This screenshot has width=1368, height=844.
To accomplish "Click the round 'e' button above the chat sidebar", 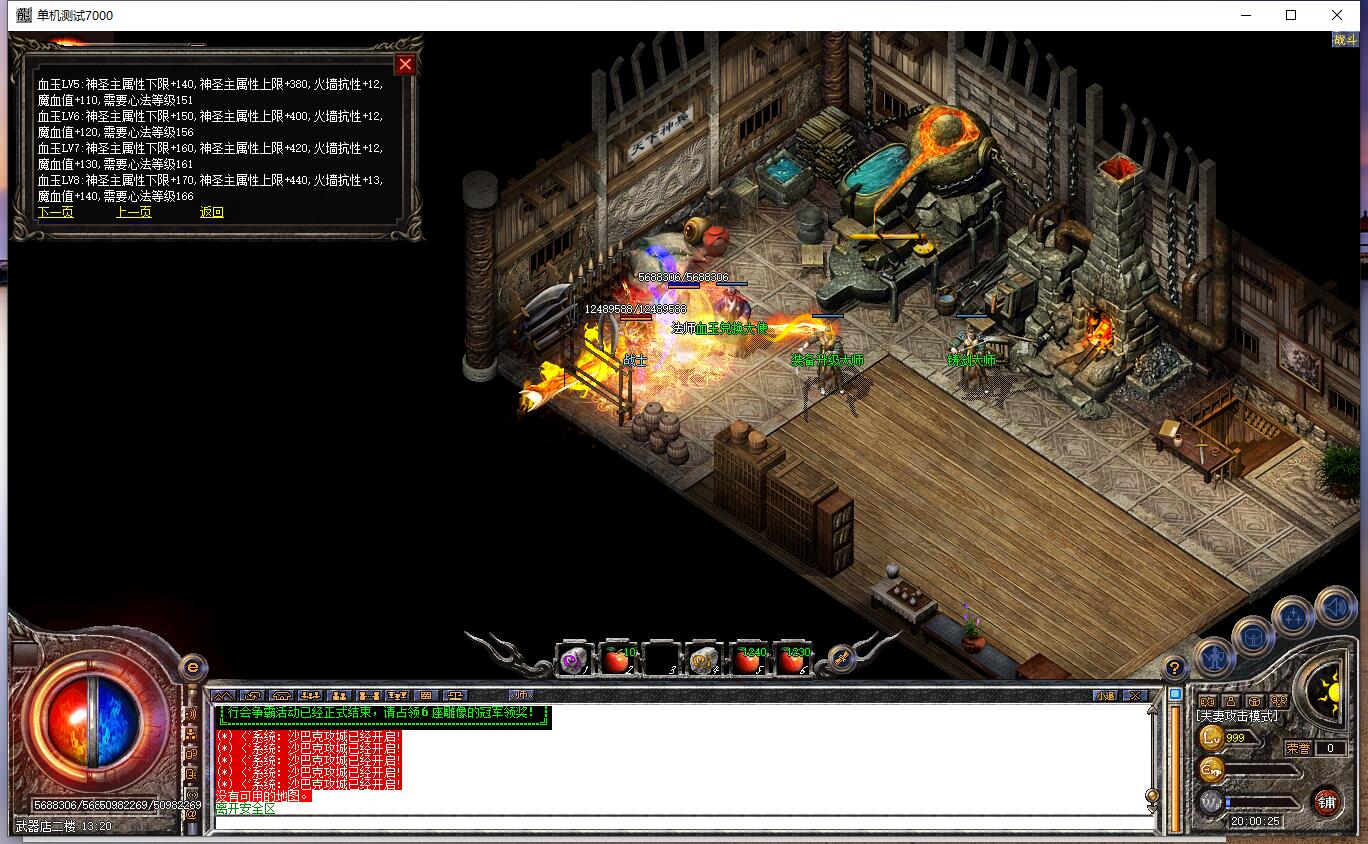I will 193,667.
